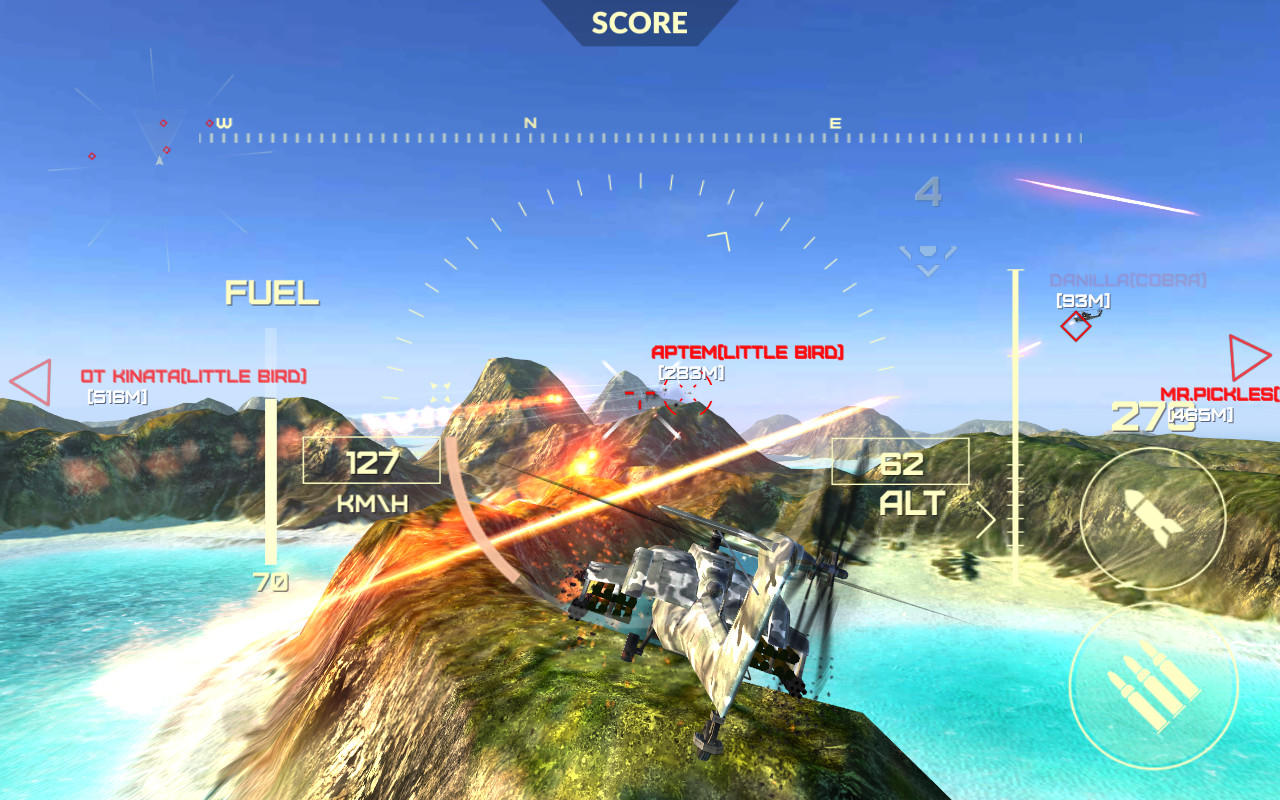Click the diamond marker near DANILLA[COBRA]
Image resolution: width=1280 pixels, height=800 pixels.
(x=1075, y=326)
